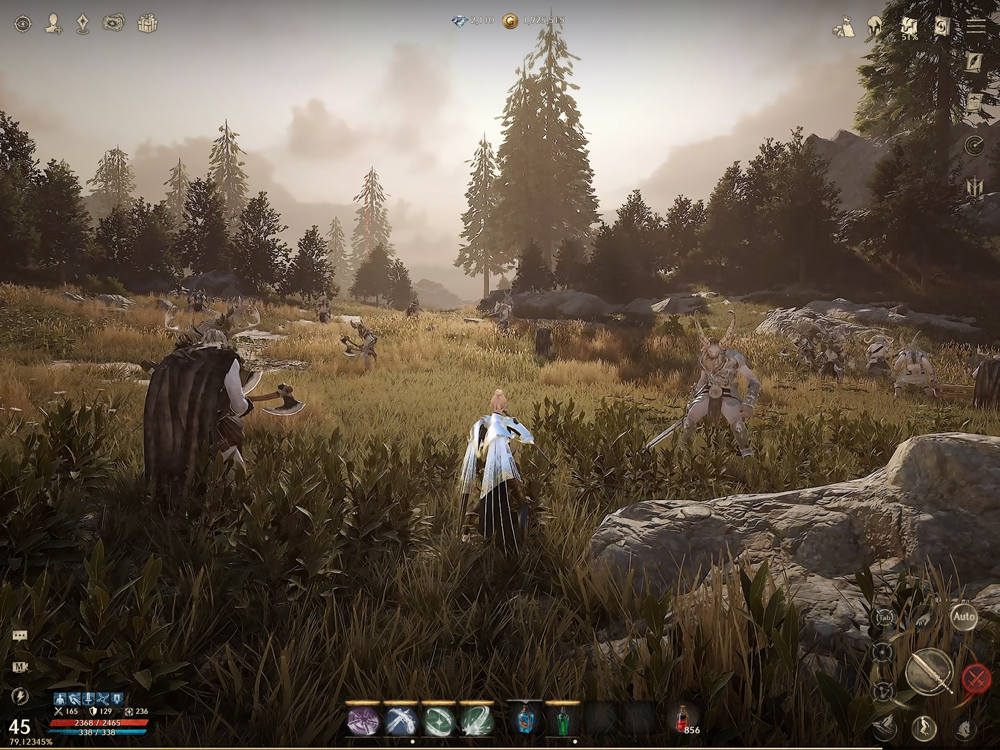Click the radar scan icon
The image size is (1000, 750).
coord(974,146)
